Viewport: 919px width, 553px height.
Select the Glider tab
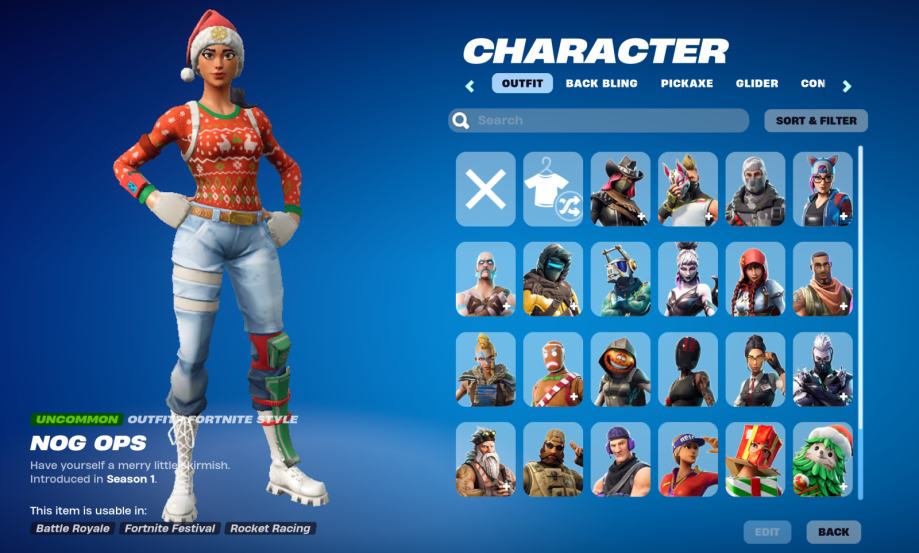757,84
